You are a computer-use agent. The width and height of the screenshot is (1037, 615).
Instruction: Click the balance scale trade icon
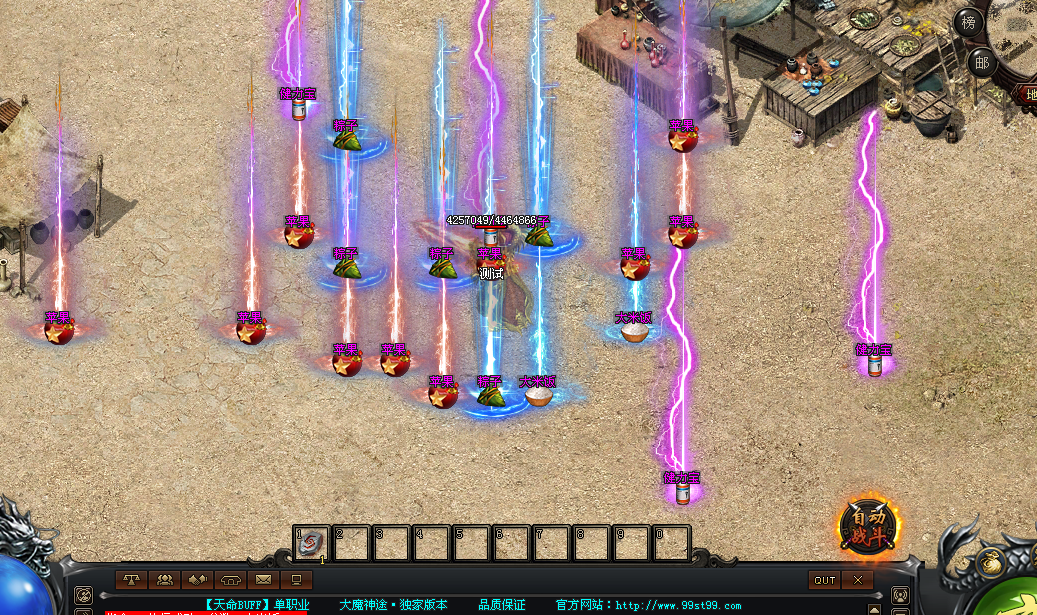131,579
